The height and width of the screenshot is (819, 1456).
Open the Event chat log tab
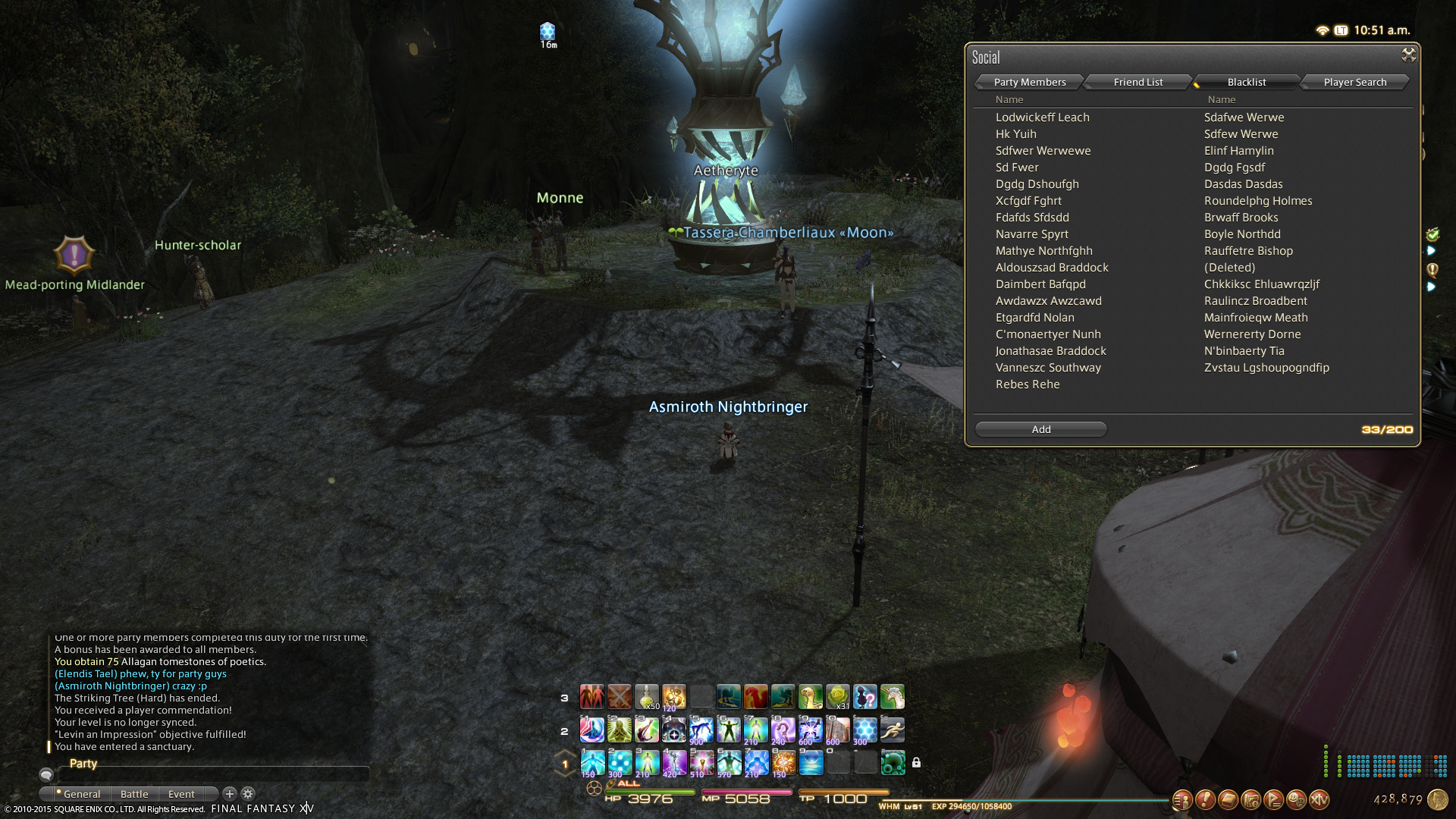(181, 794)
